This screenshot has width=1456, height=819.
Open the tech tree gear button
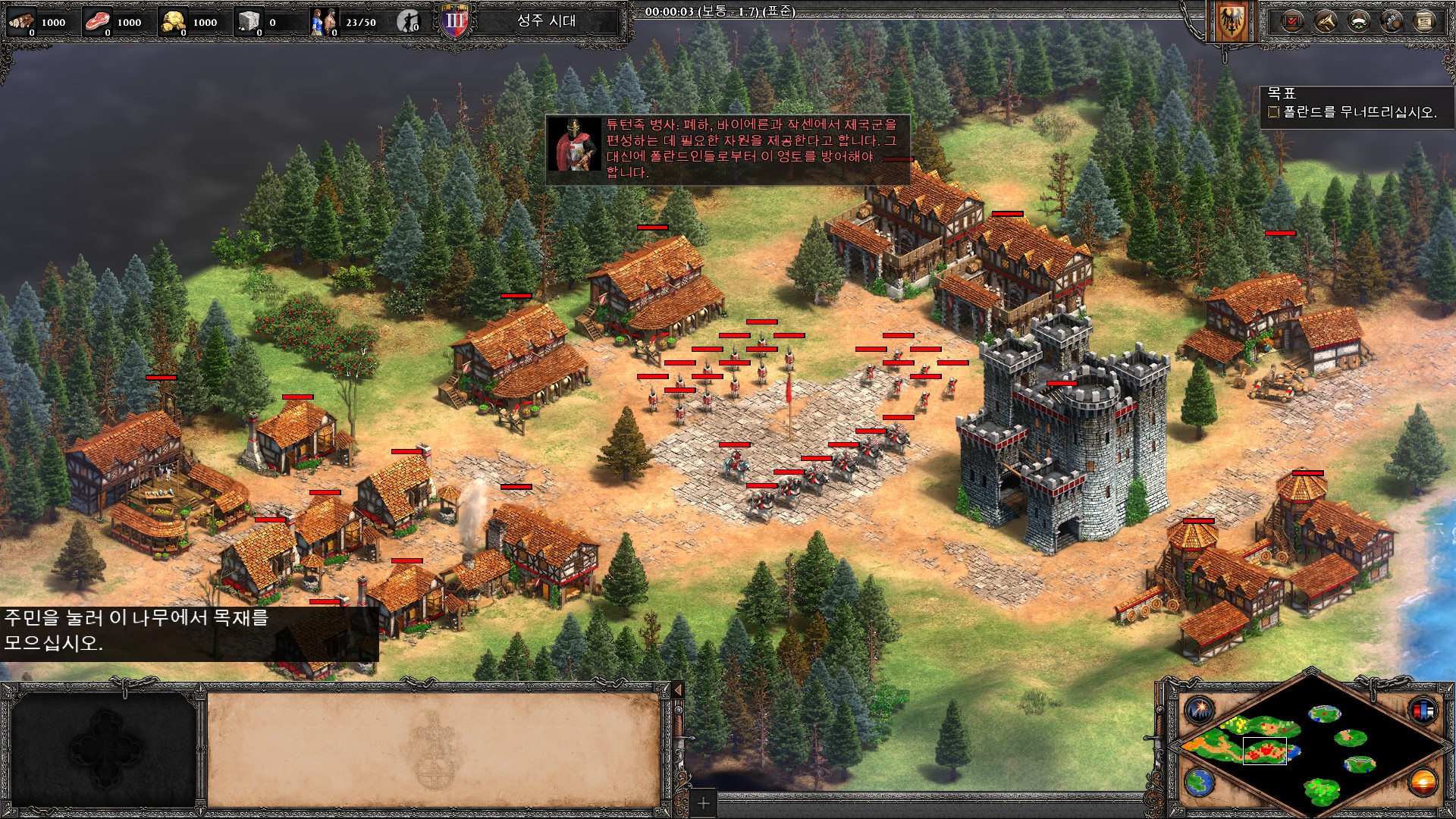(1392, 21)
